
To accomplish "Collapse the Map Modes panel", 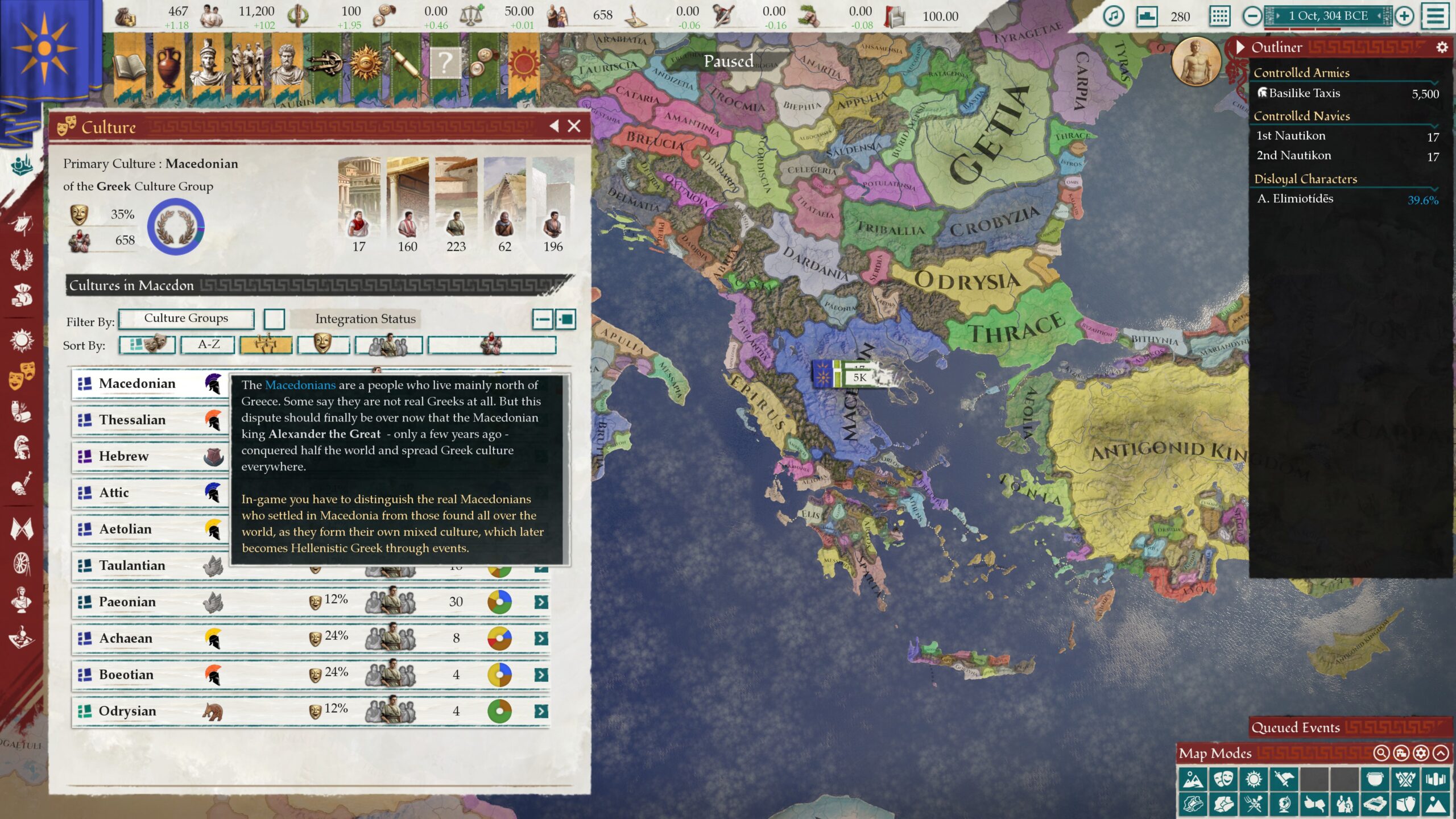I will tap(1441, 753).
